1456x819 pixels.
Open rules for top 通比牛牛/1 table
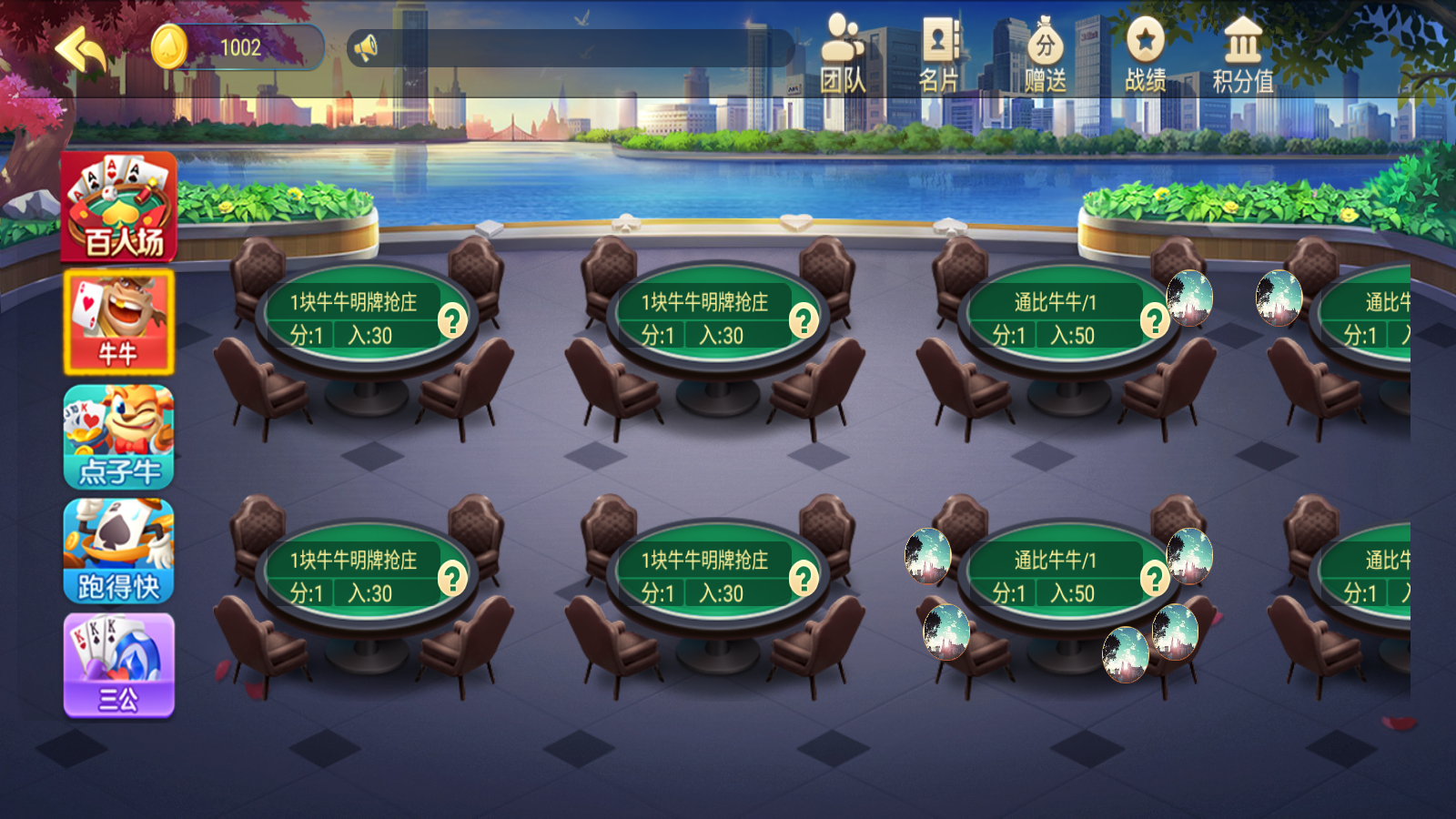coord(1154,320)
